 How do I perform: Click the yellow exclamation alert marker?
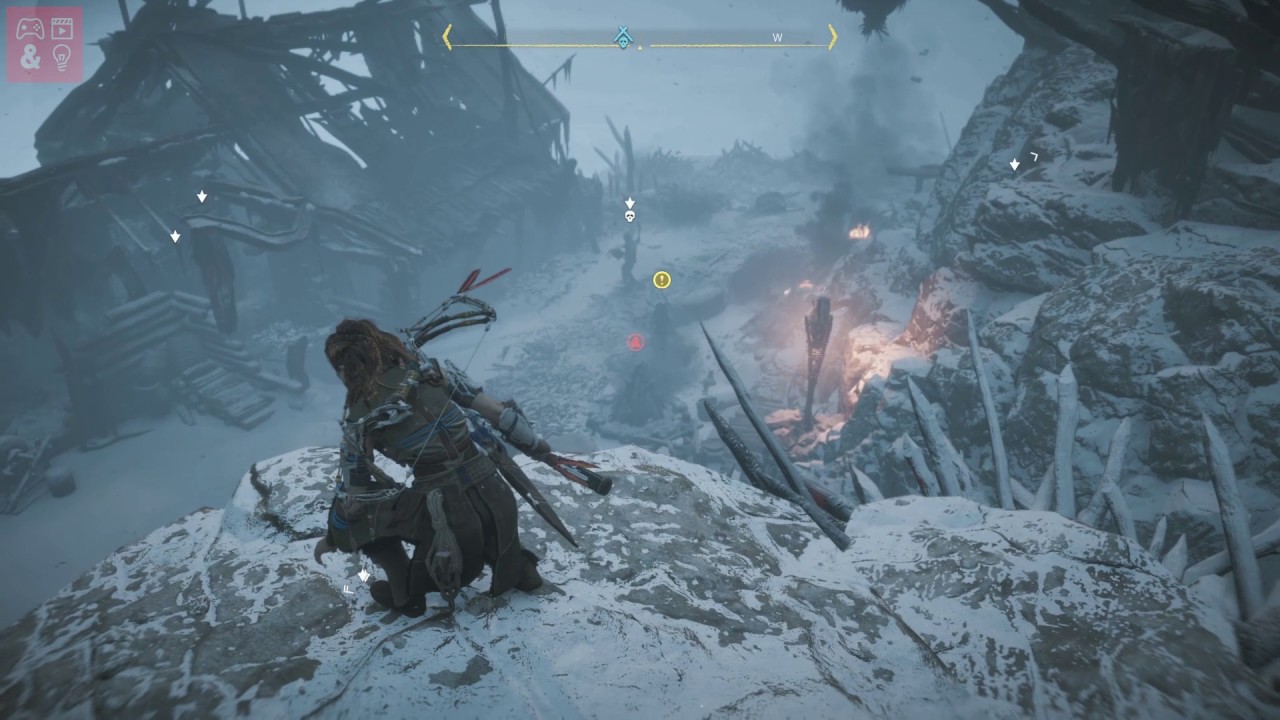coord(661,280)
